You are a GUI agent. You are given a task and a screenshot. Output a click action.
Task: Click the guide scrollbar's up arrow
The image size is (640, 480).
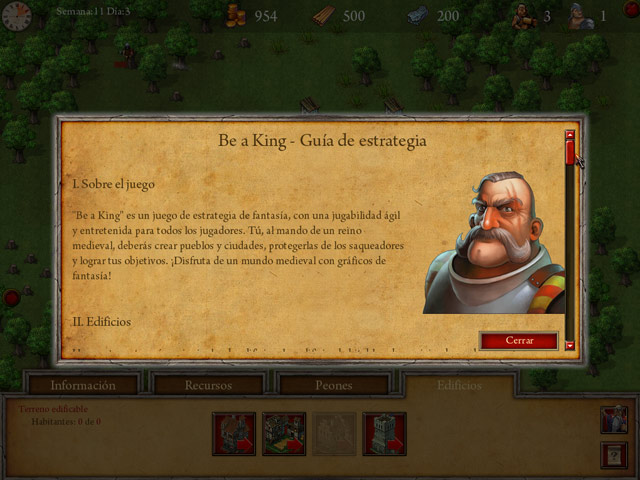pyautogui.click(x=570, y=135)
